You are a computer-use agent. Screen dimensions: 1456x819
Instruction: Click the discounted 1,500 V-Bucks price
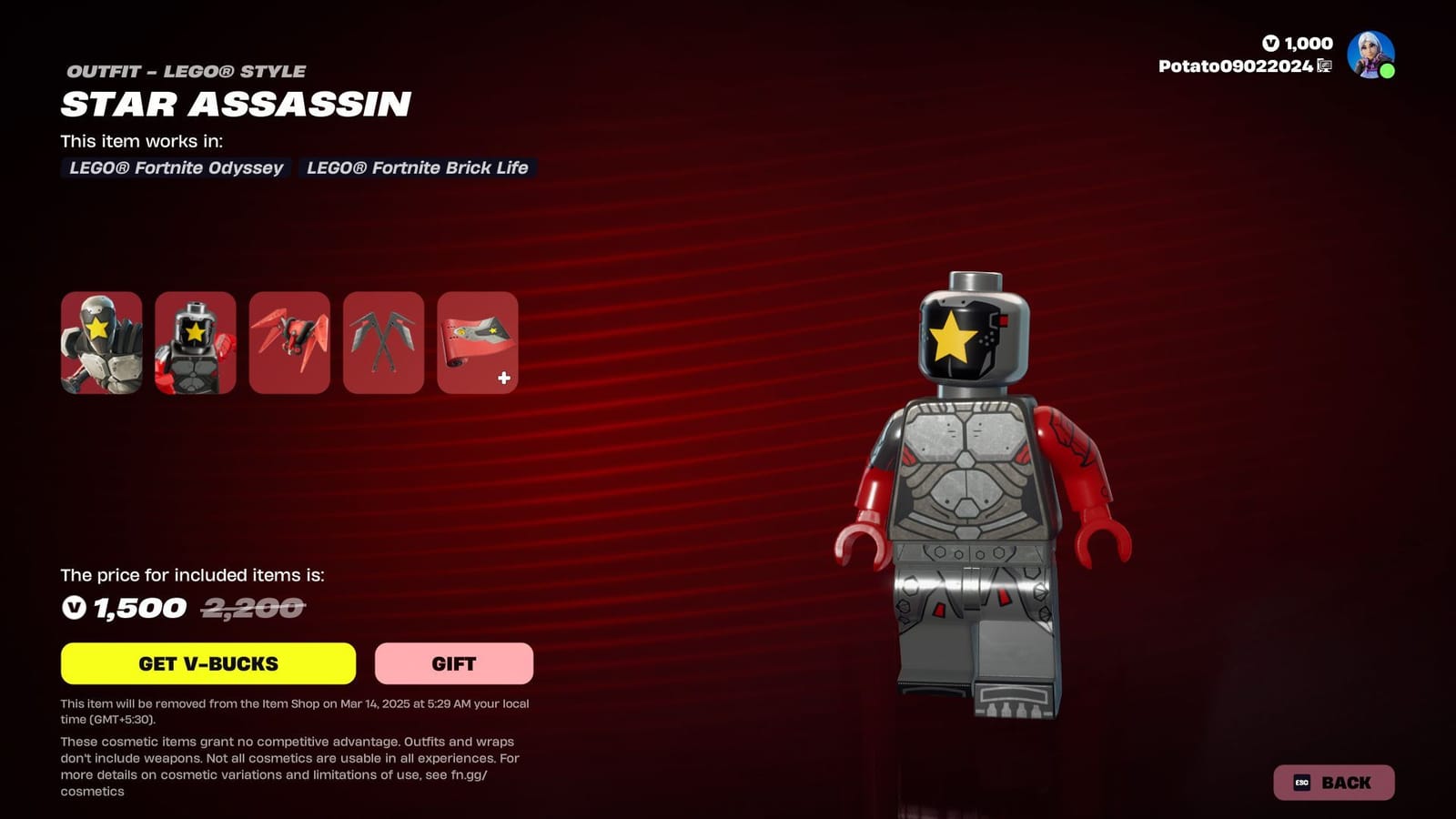(x=127, y=607)
